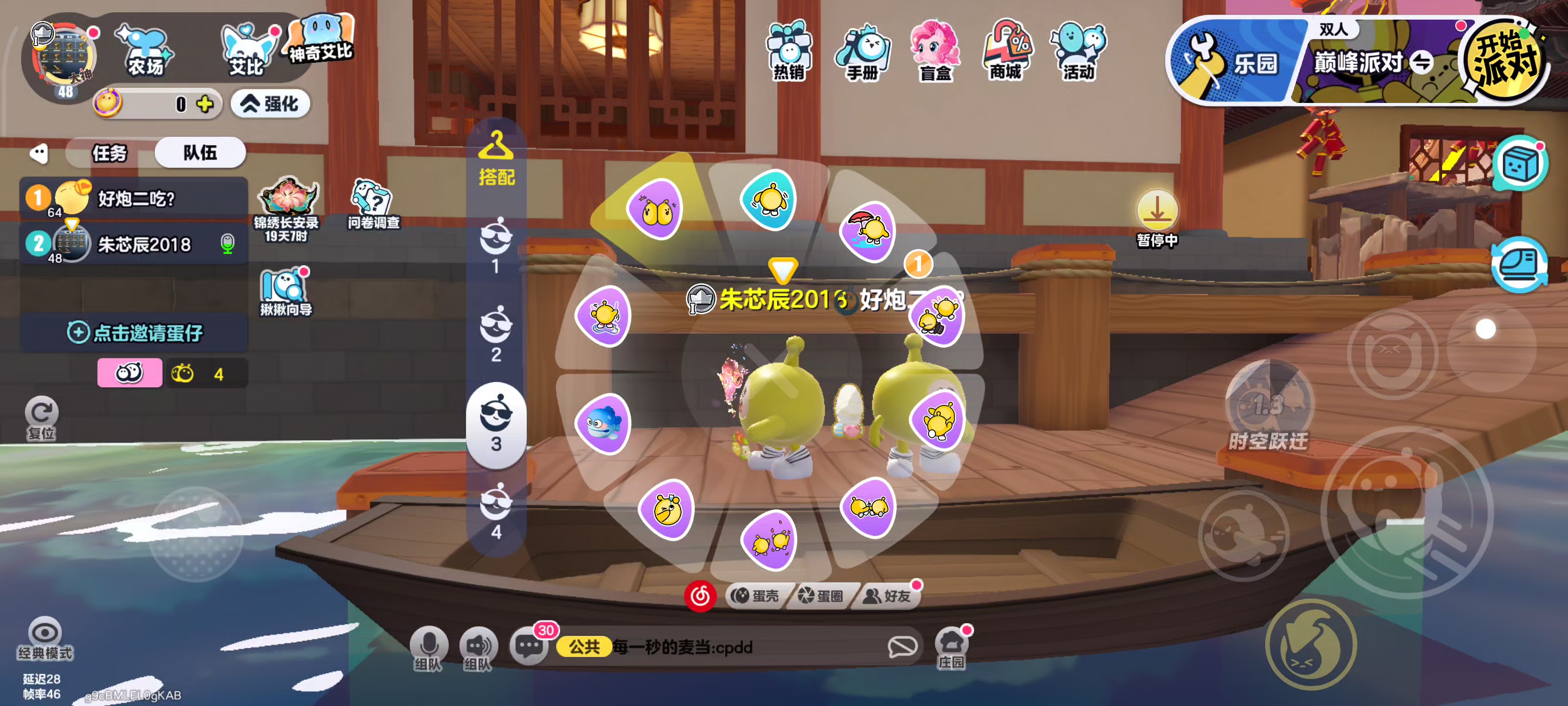The width and height of the screenshot is (1568, 706).
Task: Tap the red NetEase Music share icon
Action: click(701, 596)
